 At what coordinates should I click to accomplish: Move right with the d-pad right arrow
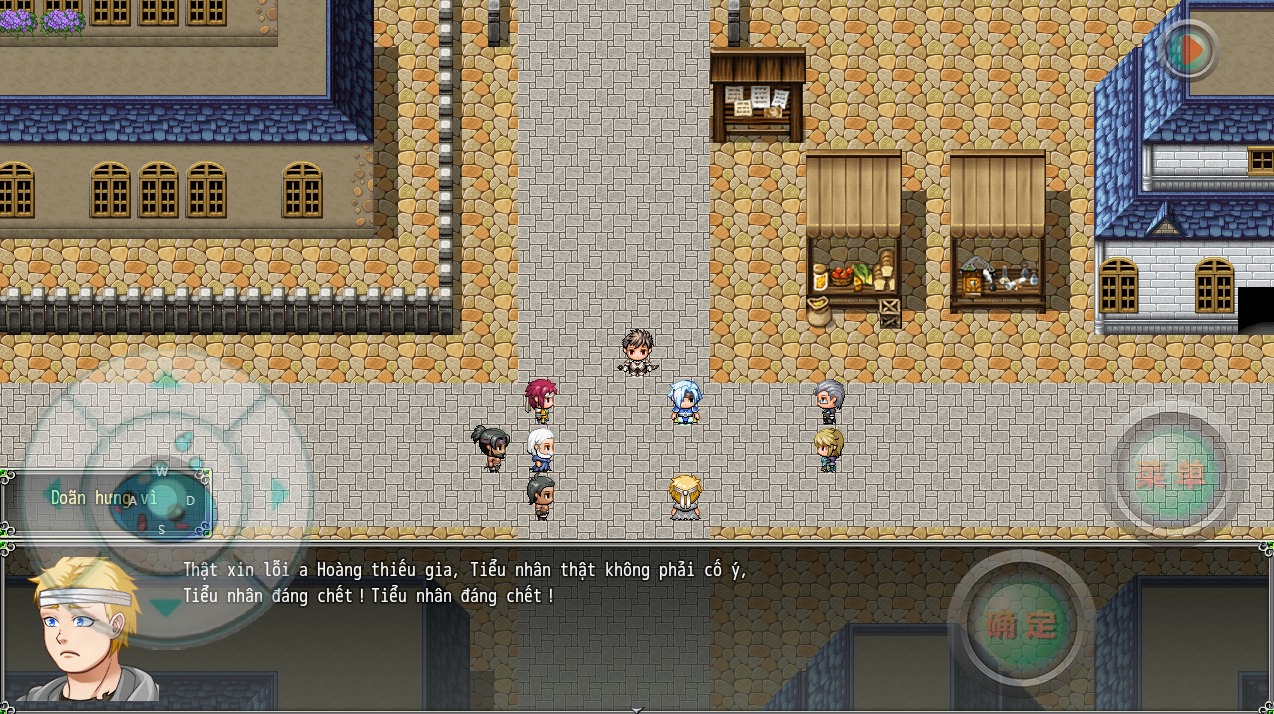pyautogui.click(x=281, y=493)
